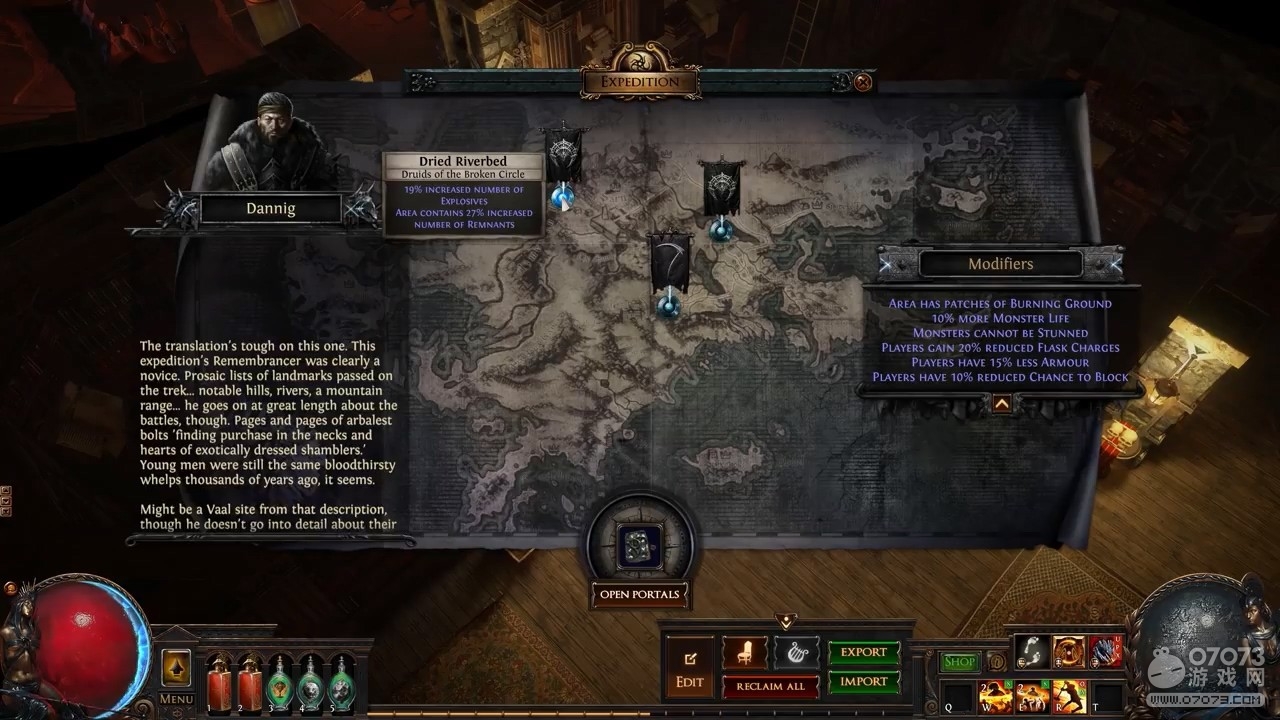Click the gold up-arrow level-up button

coord(176,668)
